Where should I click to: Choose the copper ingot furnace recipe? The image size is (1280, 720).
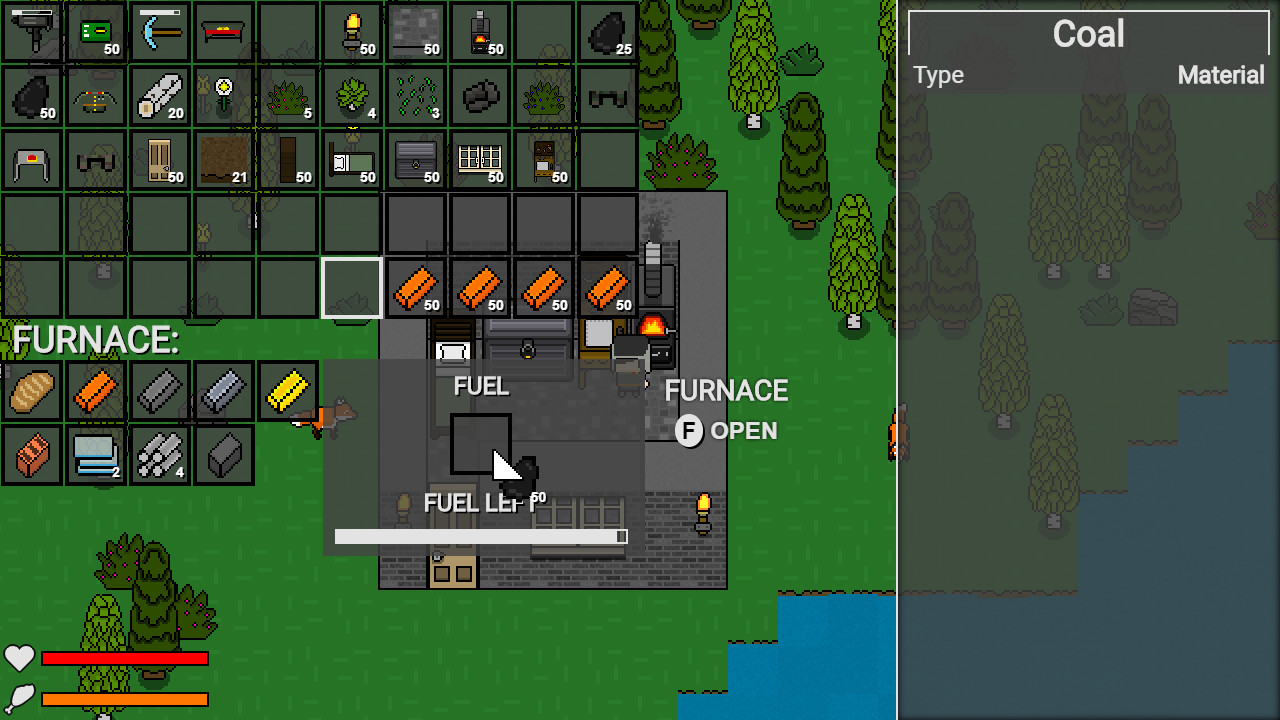(96, 390)
